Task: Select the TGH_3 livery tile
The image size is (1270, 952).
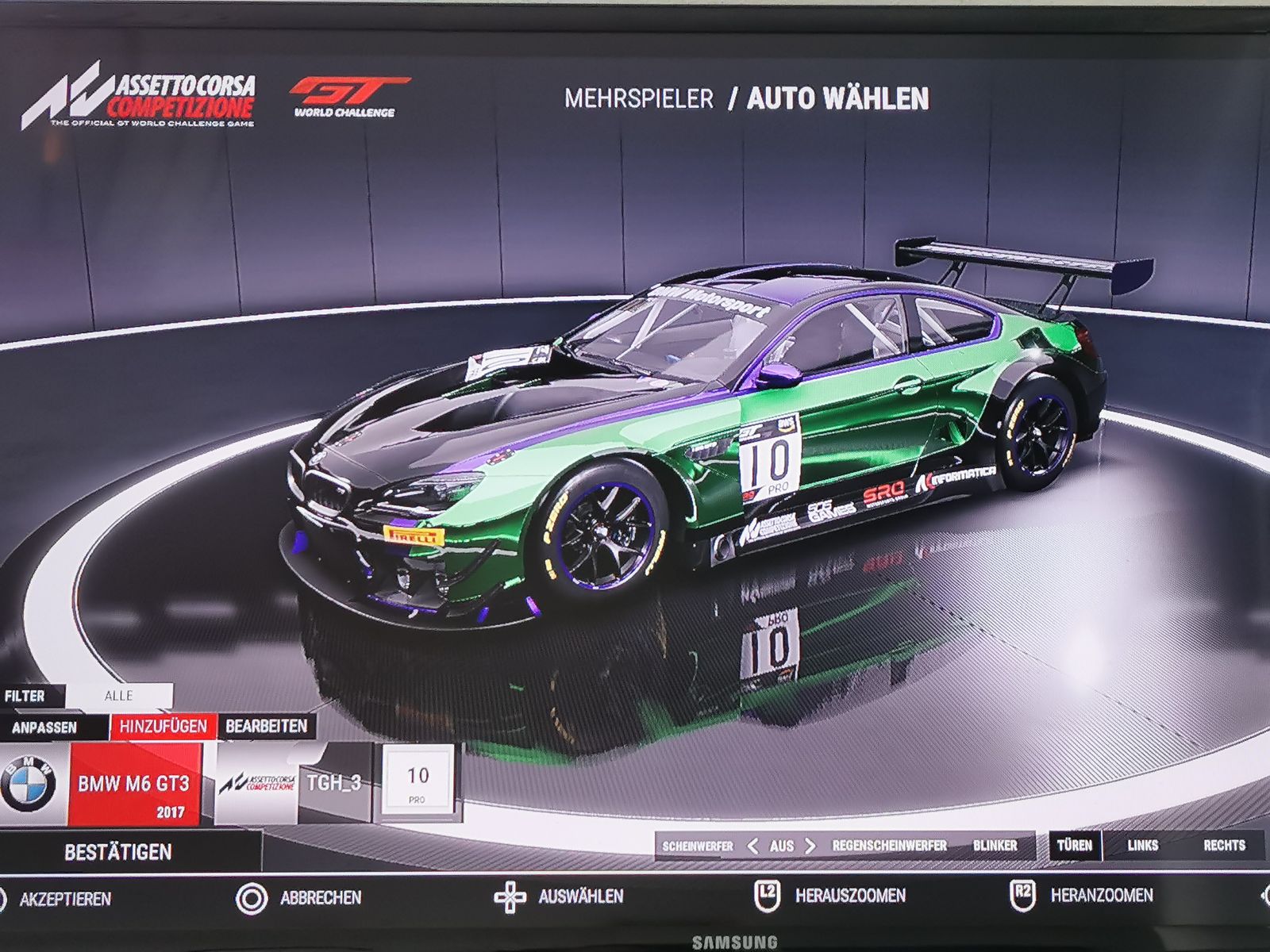Action: (333, 784)
